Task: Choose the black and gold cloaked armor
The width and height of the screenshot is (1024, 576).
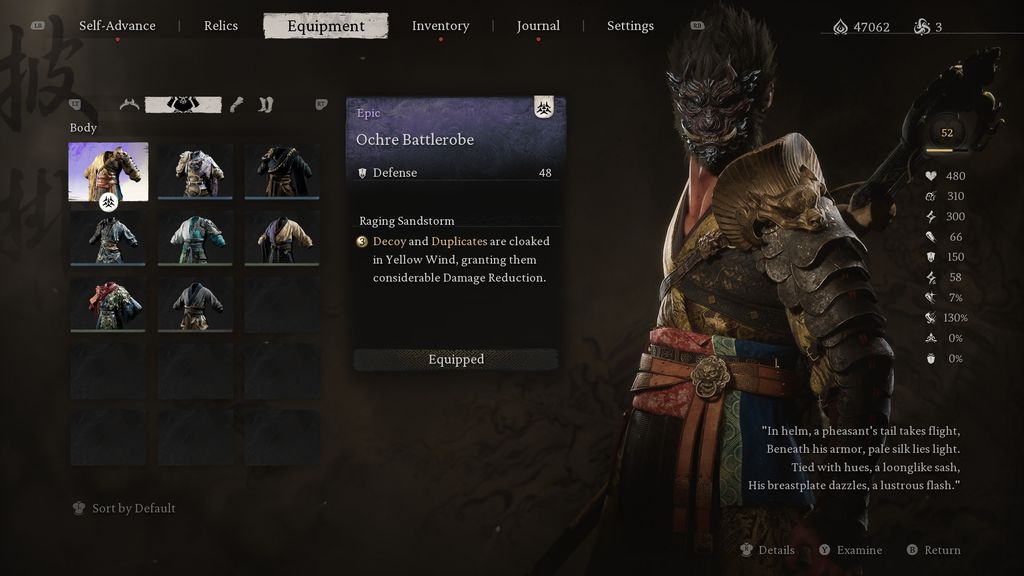Action: point(282,171)
